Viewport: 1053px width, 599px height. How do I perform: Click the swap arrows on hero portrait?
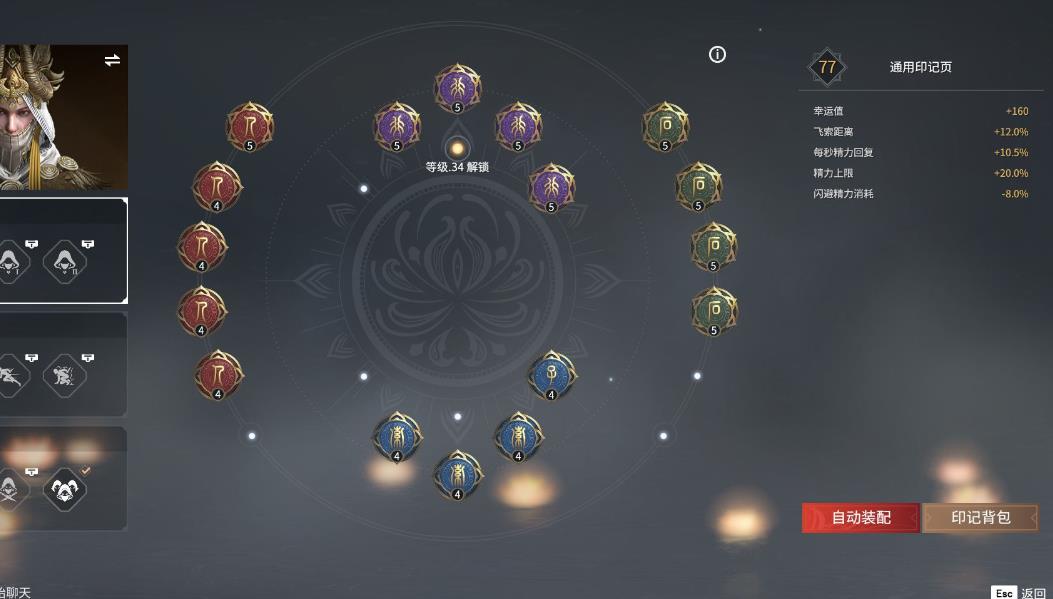[x=112, y=60]
